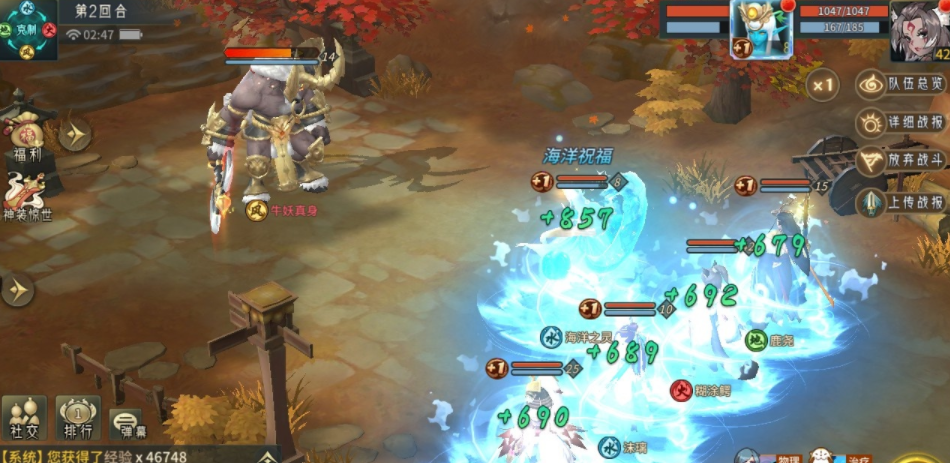
Task: Toggle the x1 battle speed button
Action: pyautogui.click(x=822, y=86)
